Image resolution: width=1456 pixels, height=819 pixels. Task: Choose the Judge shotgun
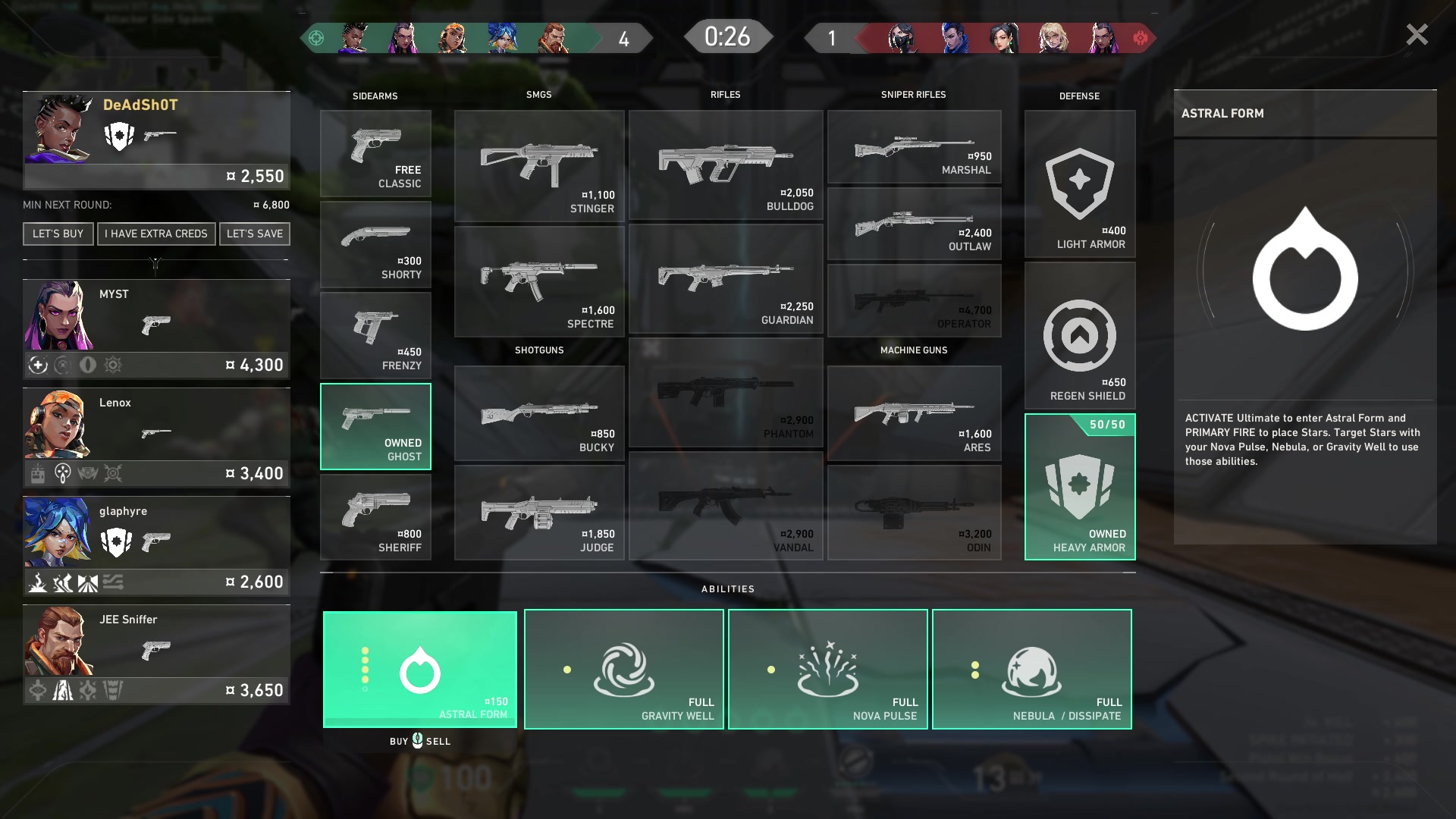539,513
